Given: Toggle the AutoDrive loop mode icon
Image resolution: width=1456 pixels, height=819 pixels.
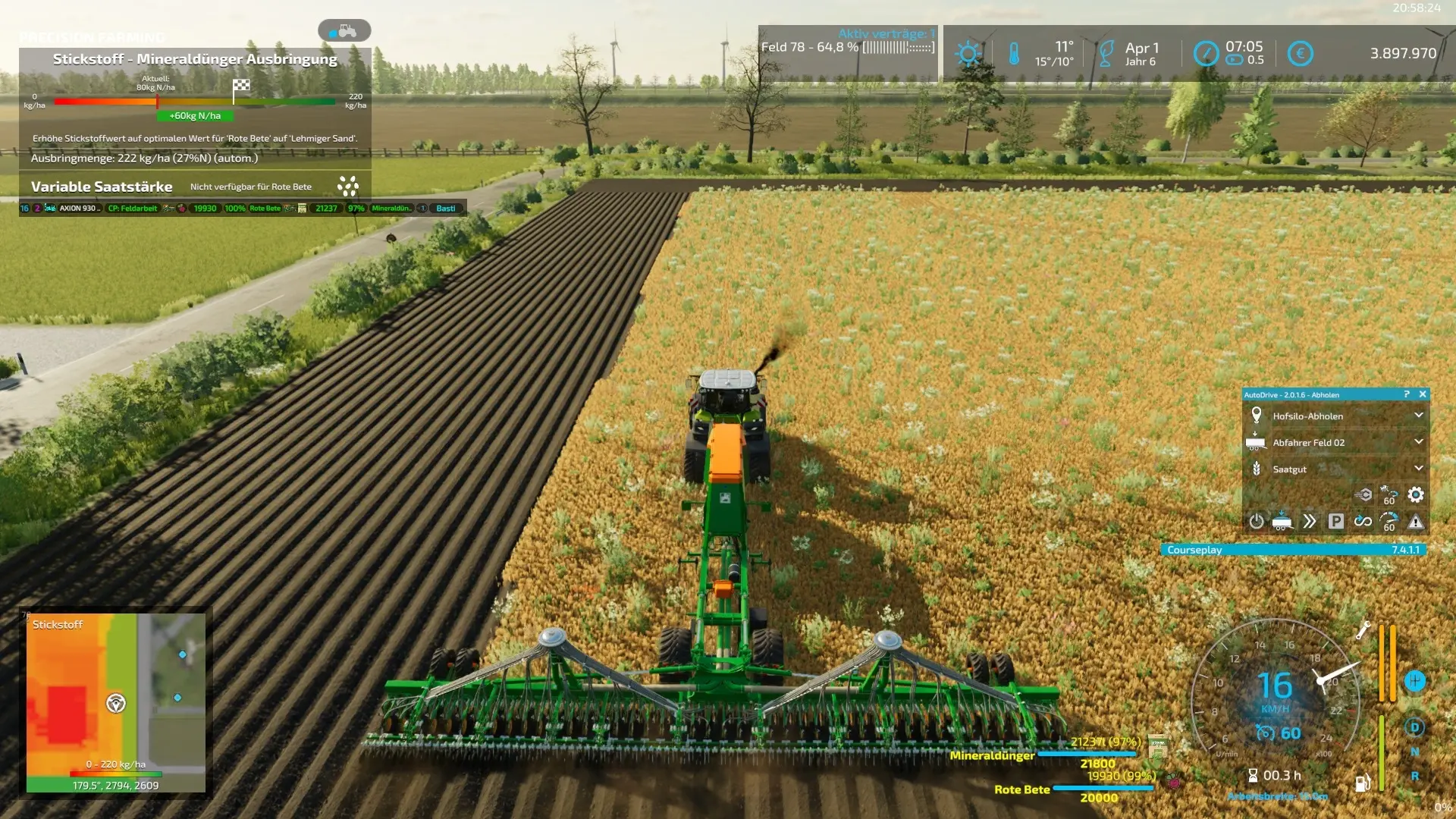Looking at the screenshot, I should coord(1363,522).
